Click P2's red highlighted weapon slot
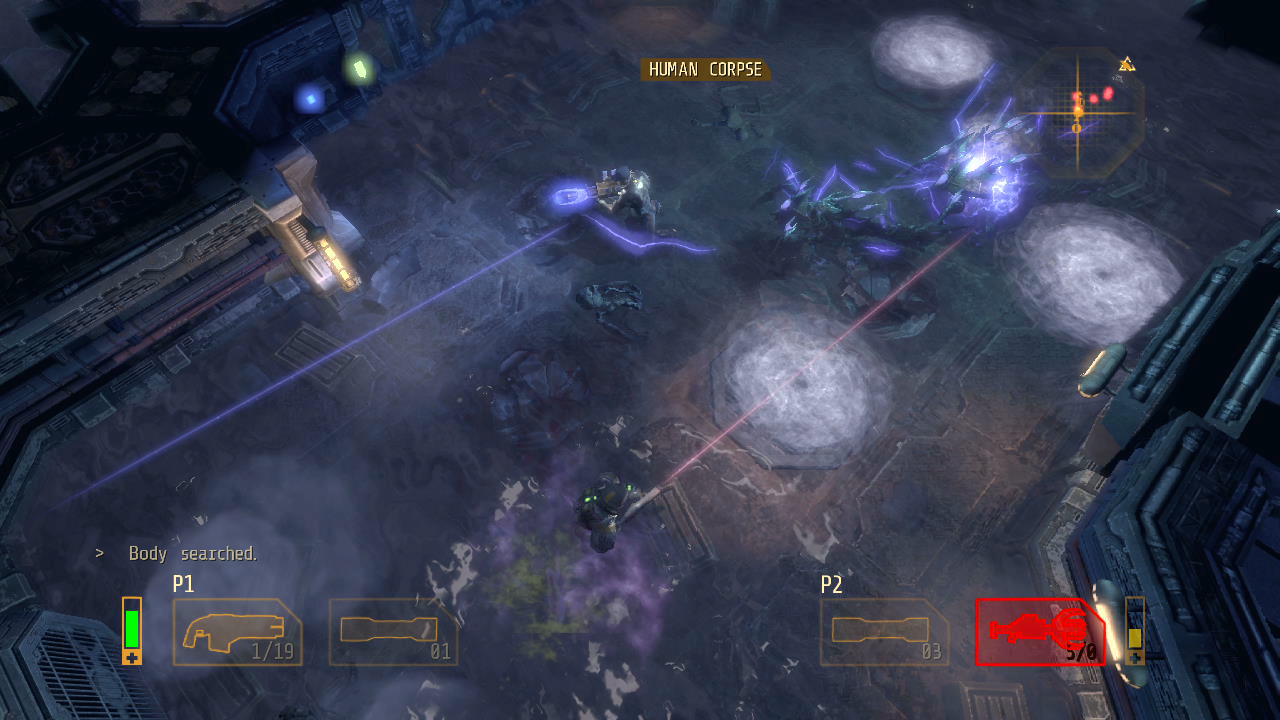This screenshot has width=1280, height=720. [1039, 632]
